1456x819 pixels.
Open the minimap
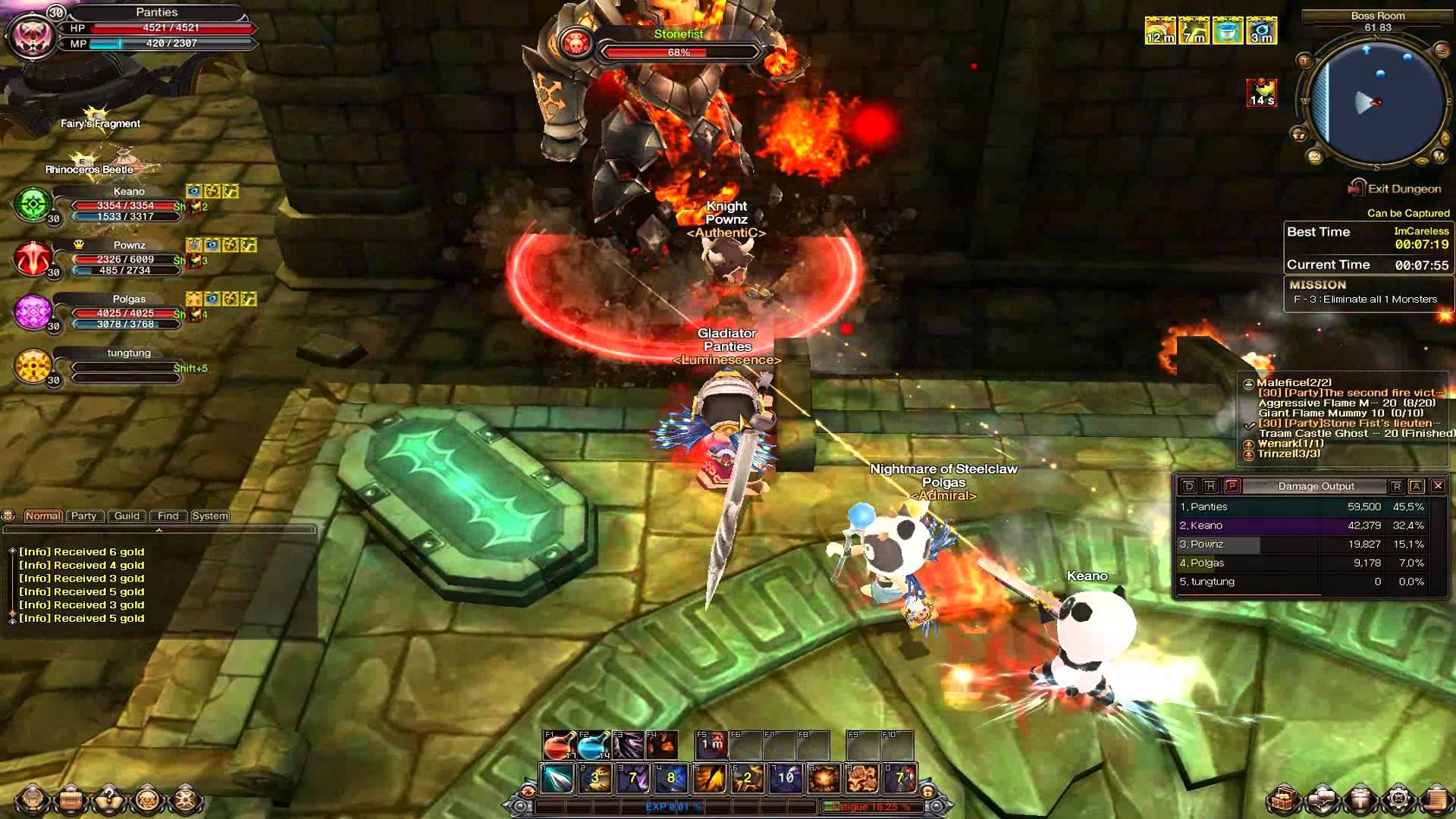coord(1377,102)
